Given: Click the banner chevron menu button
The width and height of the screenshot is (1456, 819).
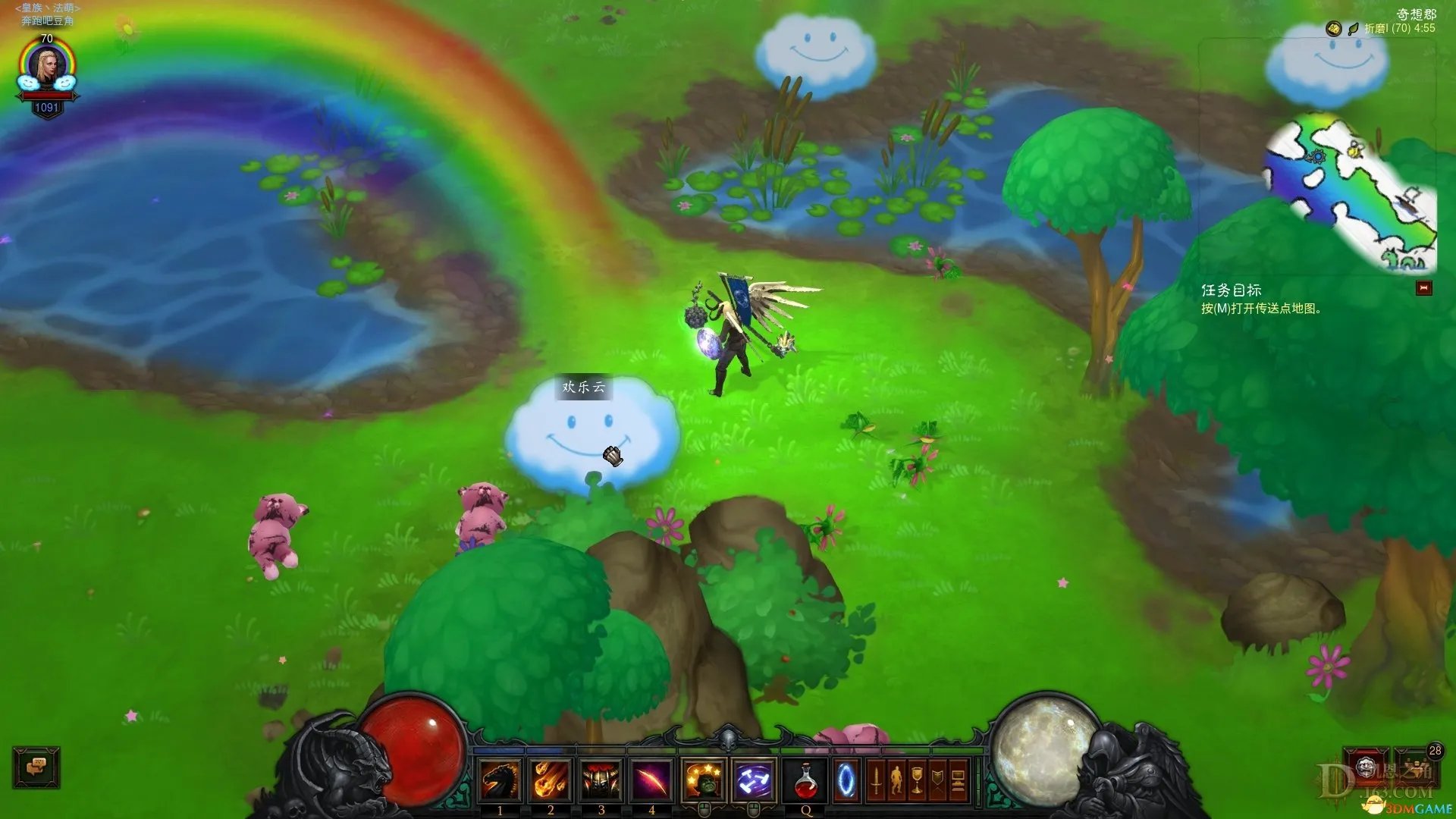Looking at the screenshot, I should (937, 780).
